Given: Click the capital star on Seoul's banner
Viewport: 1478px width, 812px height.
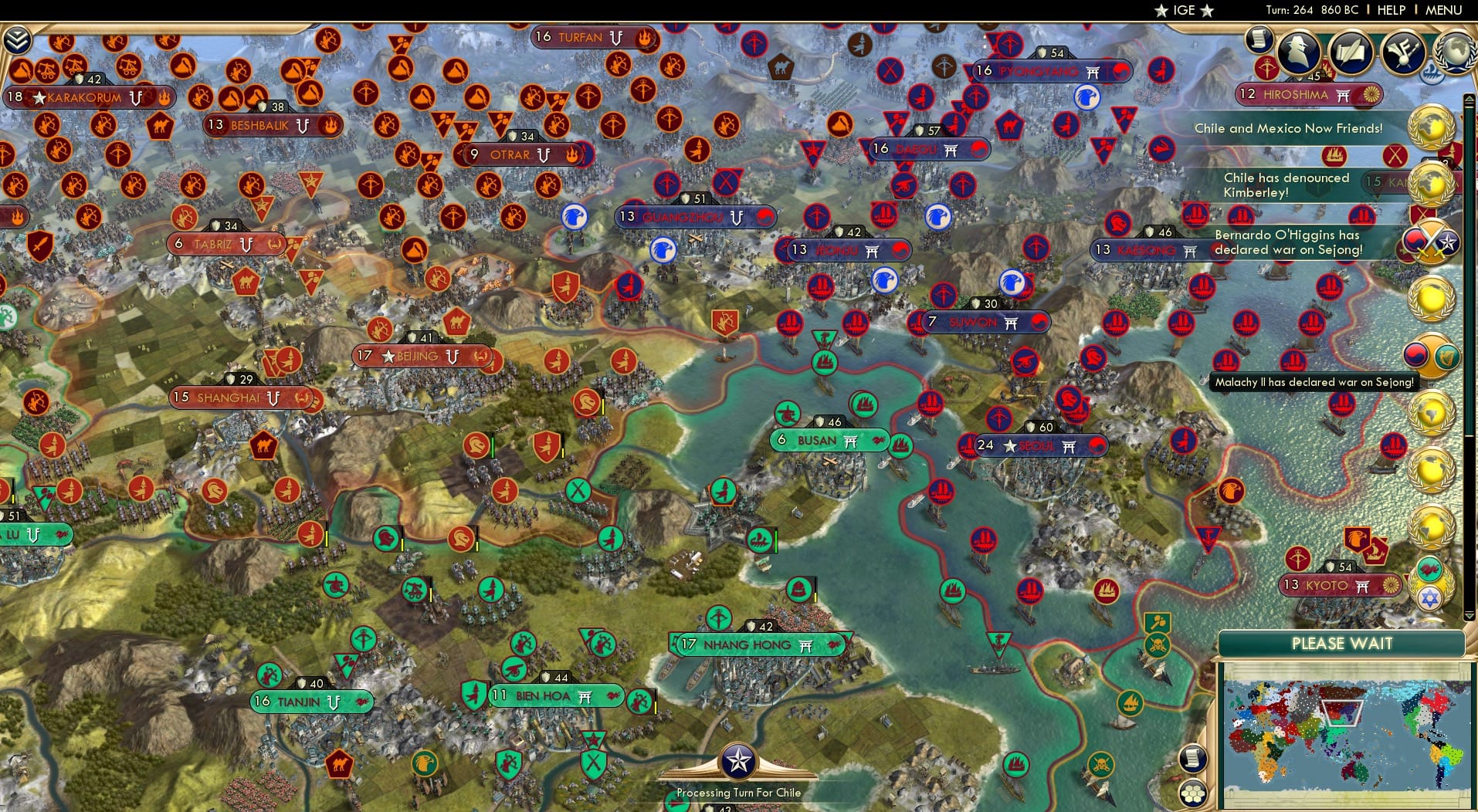Looking at the screenshot, I should click(x=1009, y=445).
